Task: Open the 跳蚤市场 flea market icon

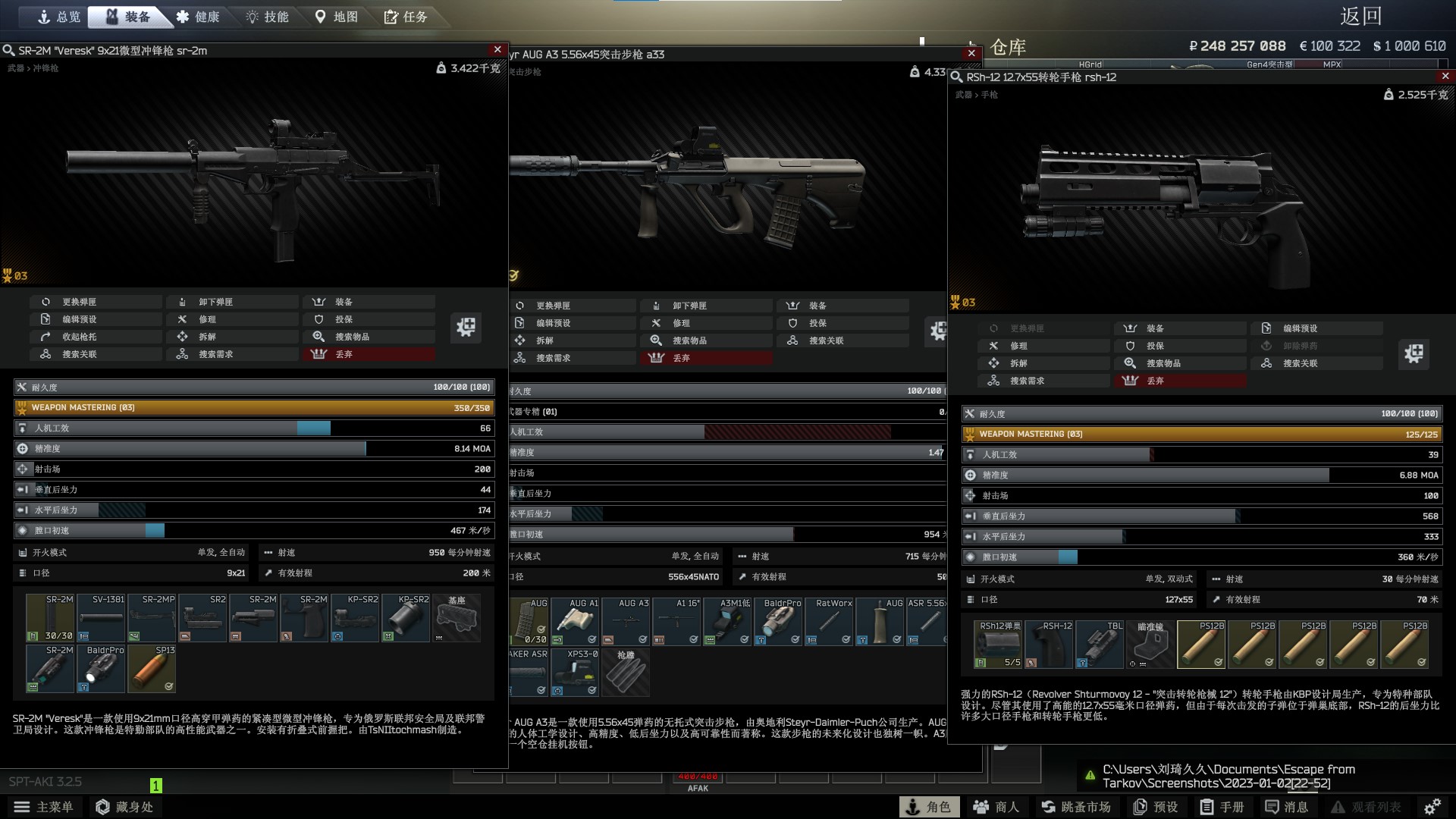Action: tap(1047, 807)
